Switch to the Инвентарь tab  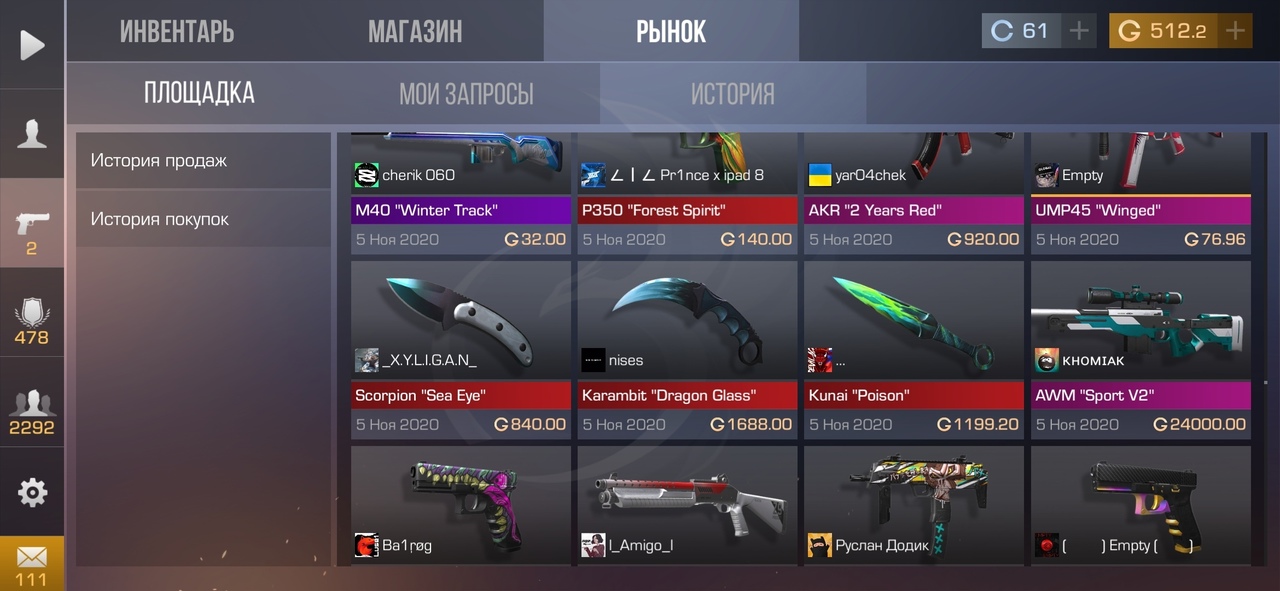[x=177, y=31]
